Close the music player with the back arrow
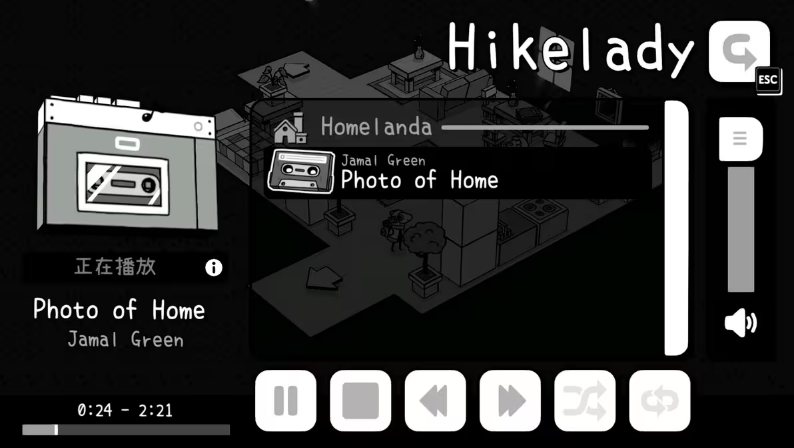The width and height of the screenshot is (794, 448). click(x=739, y=51)
